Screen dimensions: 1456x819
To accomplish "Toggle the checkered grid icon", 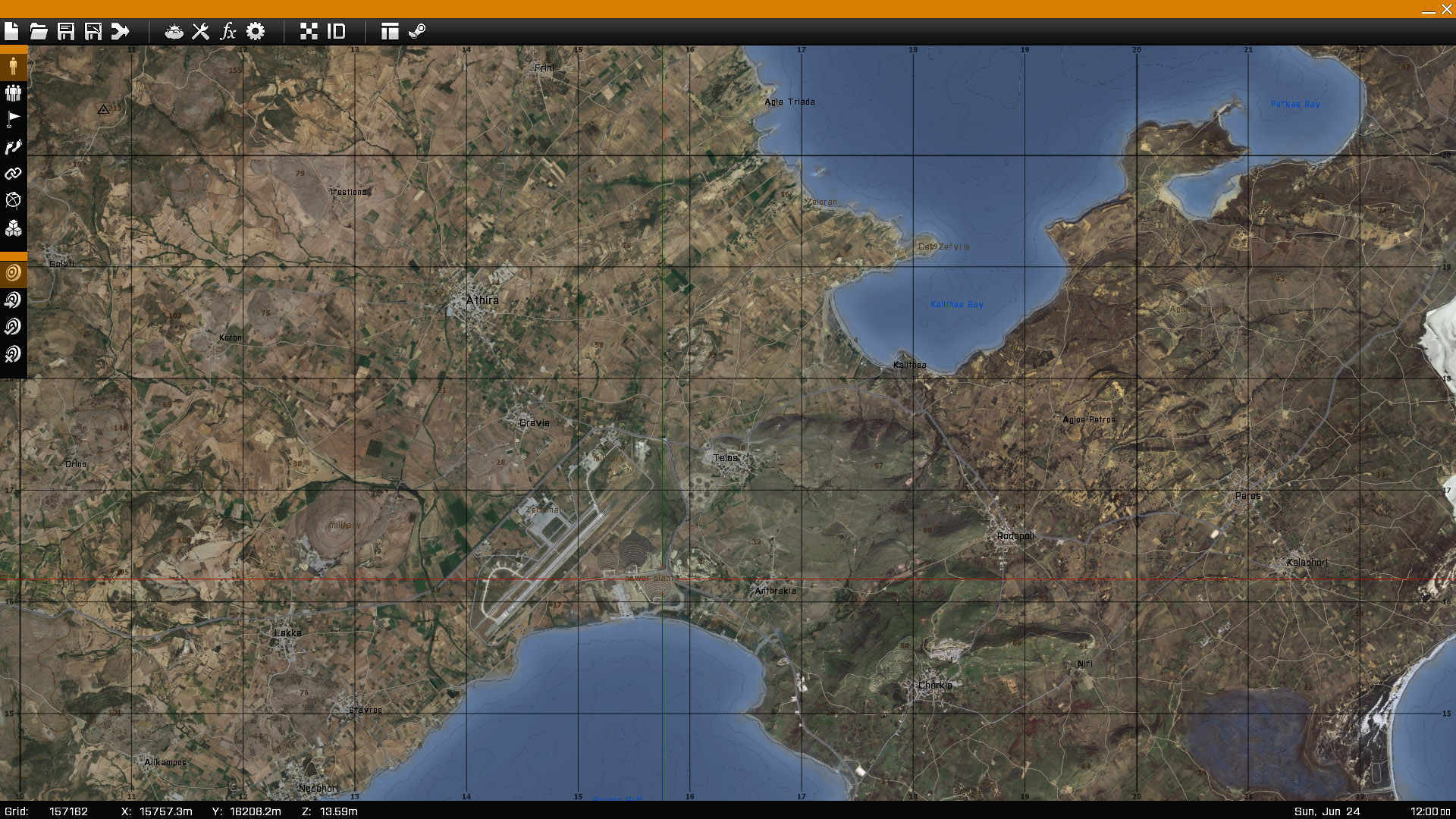I will click(309, 31).
